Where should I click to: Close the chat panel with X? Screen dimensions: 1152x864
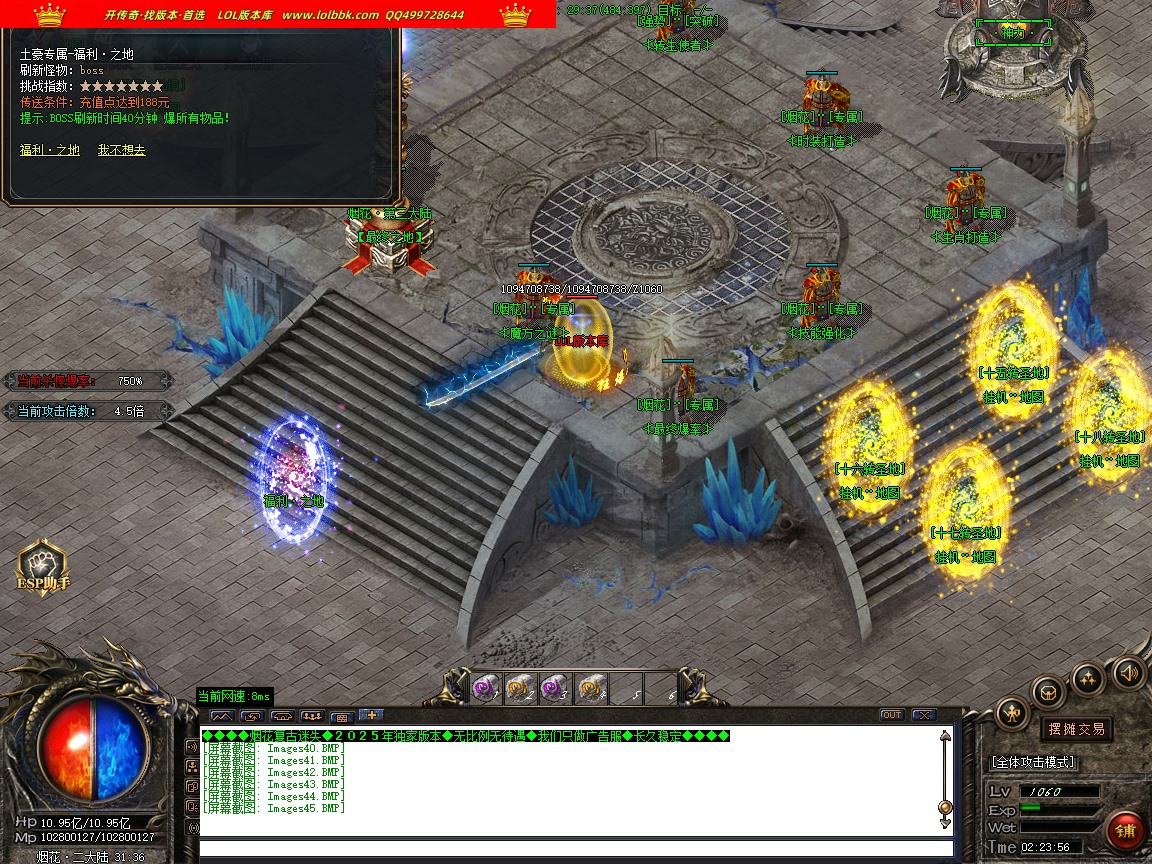coord(923,715)
